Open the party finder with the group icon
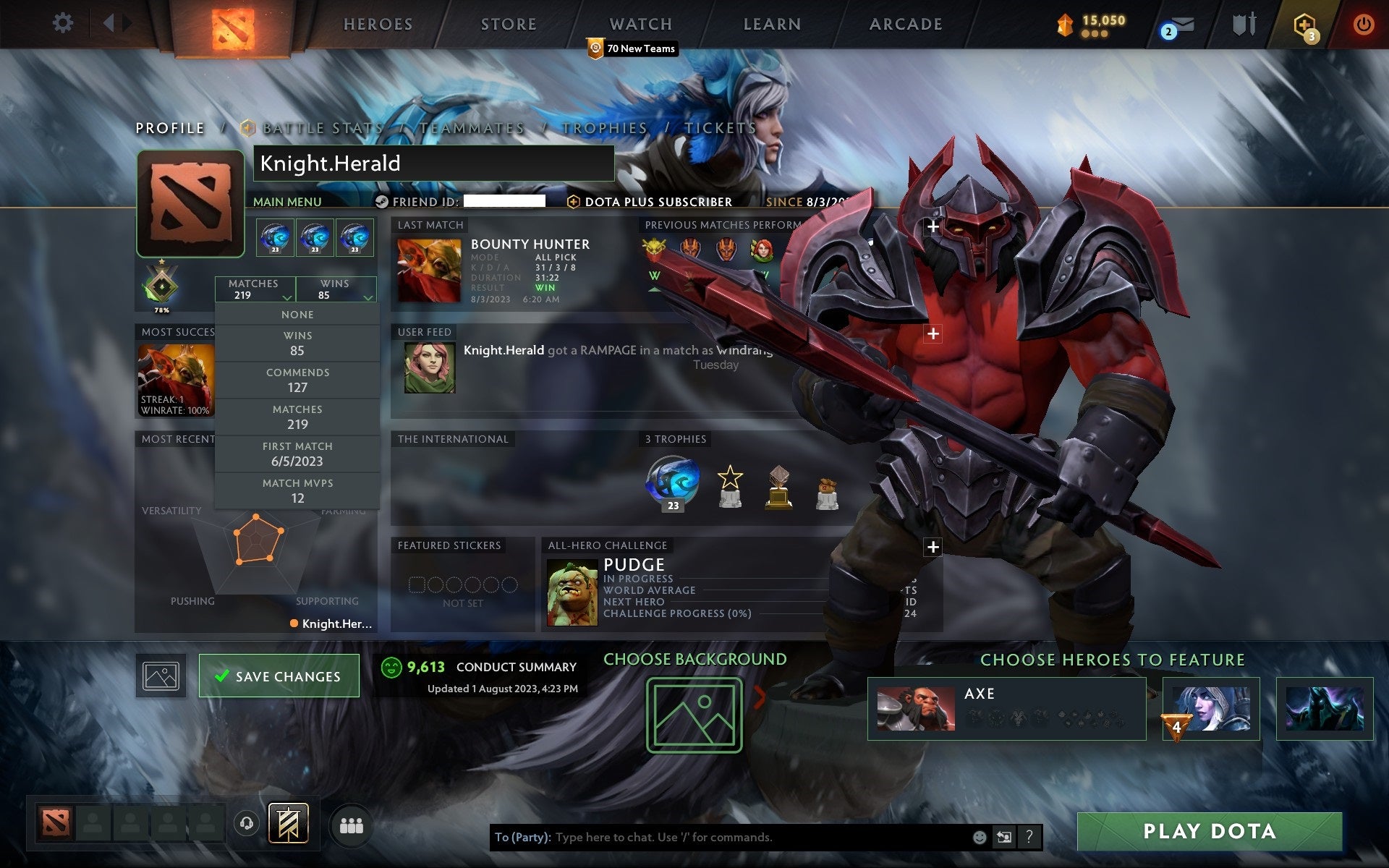Screen dimensions: 1389x868 coord(350,823)
